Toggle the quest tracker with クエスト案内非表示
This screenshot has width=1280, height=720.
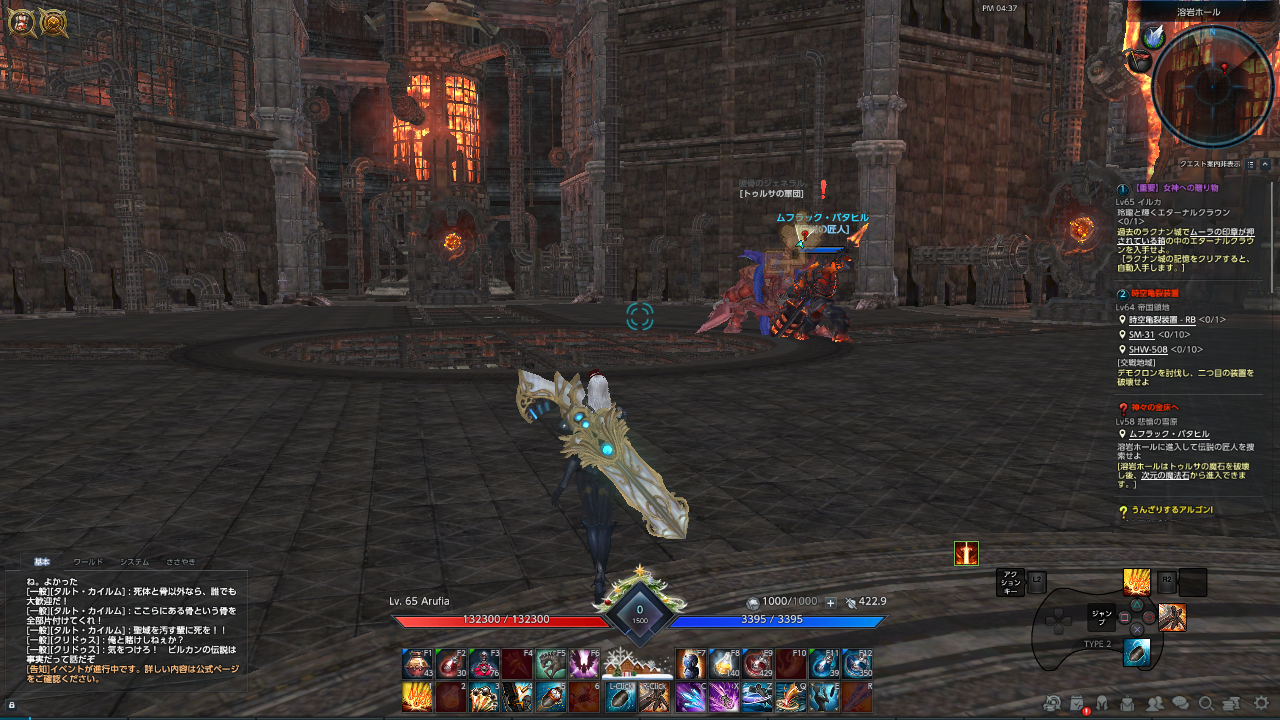coord(1210,164)
